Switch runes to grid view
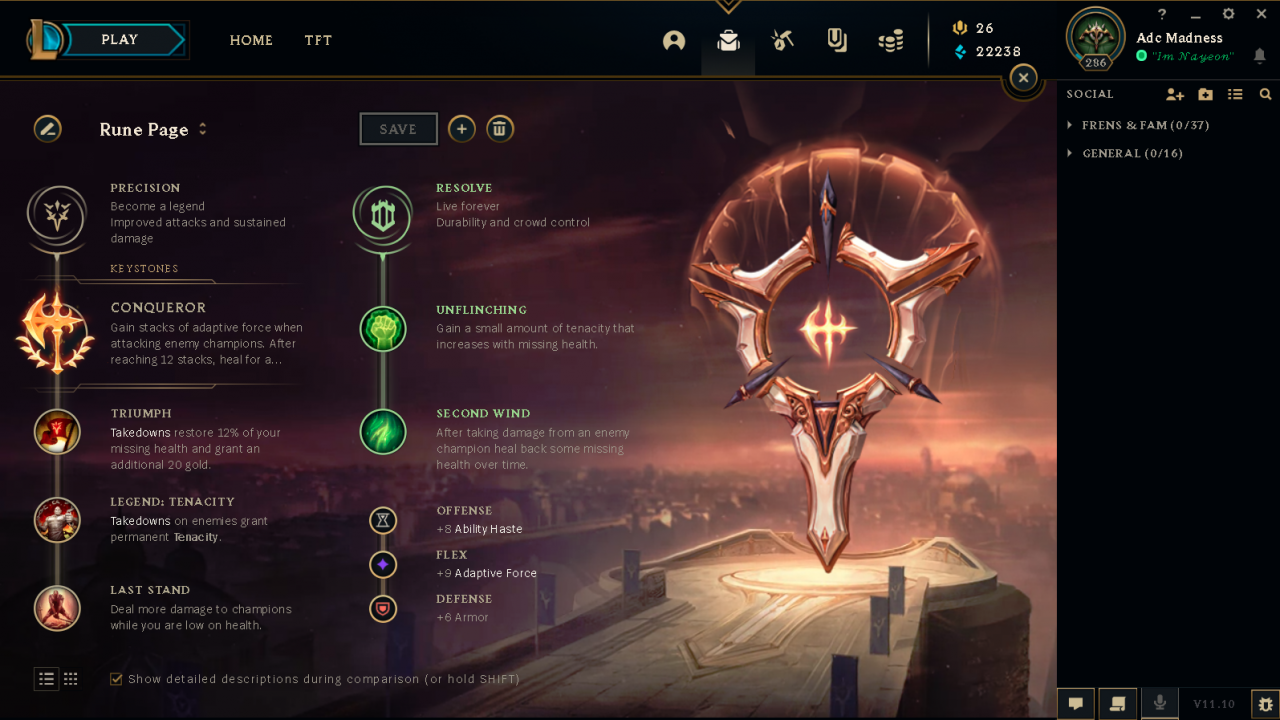 [71, 678]
